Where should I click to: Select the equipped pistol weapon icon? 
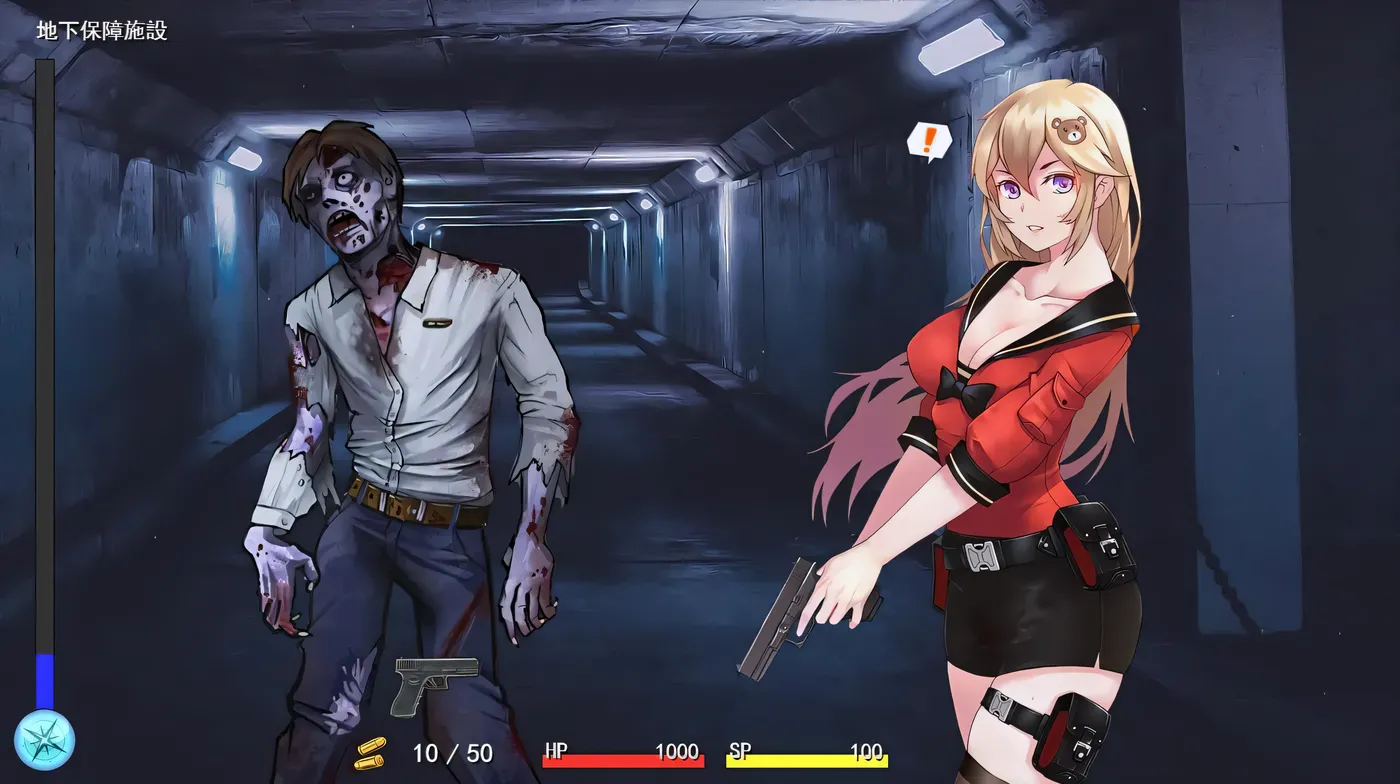point(434,683)
